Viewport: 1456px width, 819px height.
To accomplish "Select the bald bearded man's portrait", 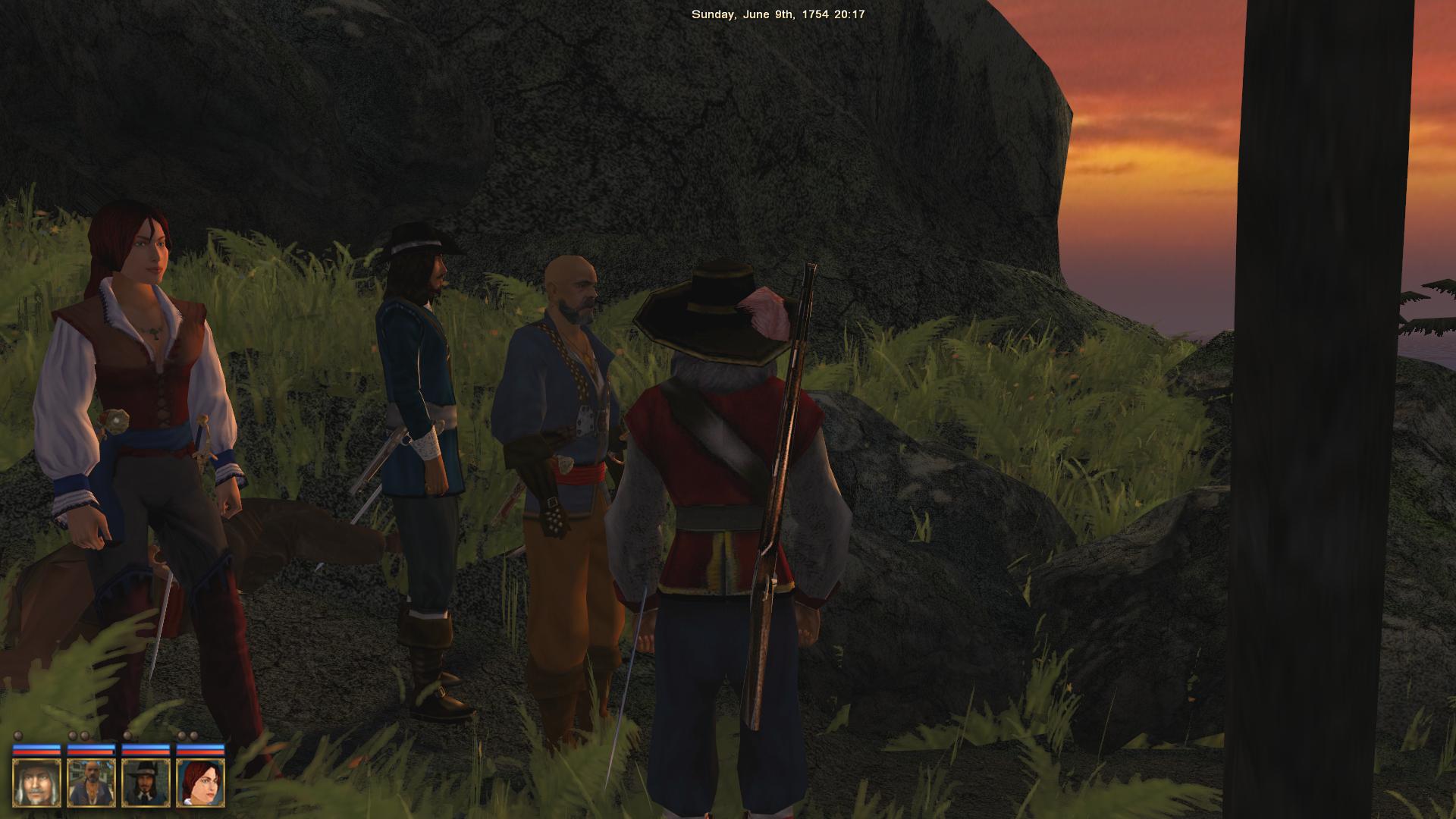I will pos(91,783).
